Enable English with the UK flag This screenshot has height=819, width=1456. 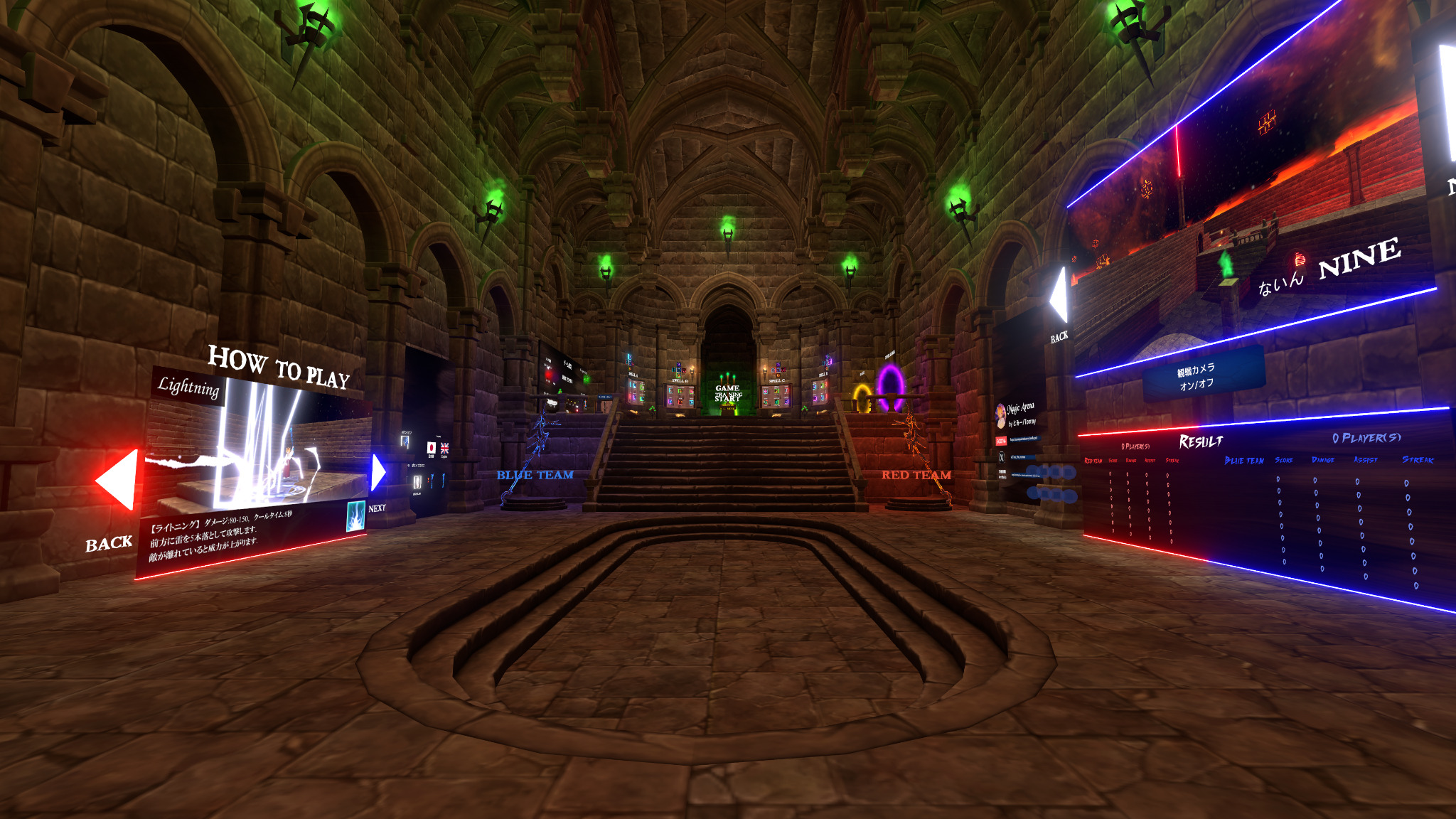point(444,448)
